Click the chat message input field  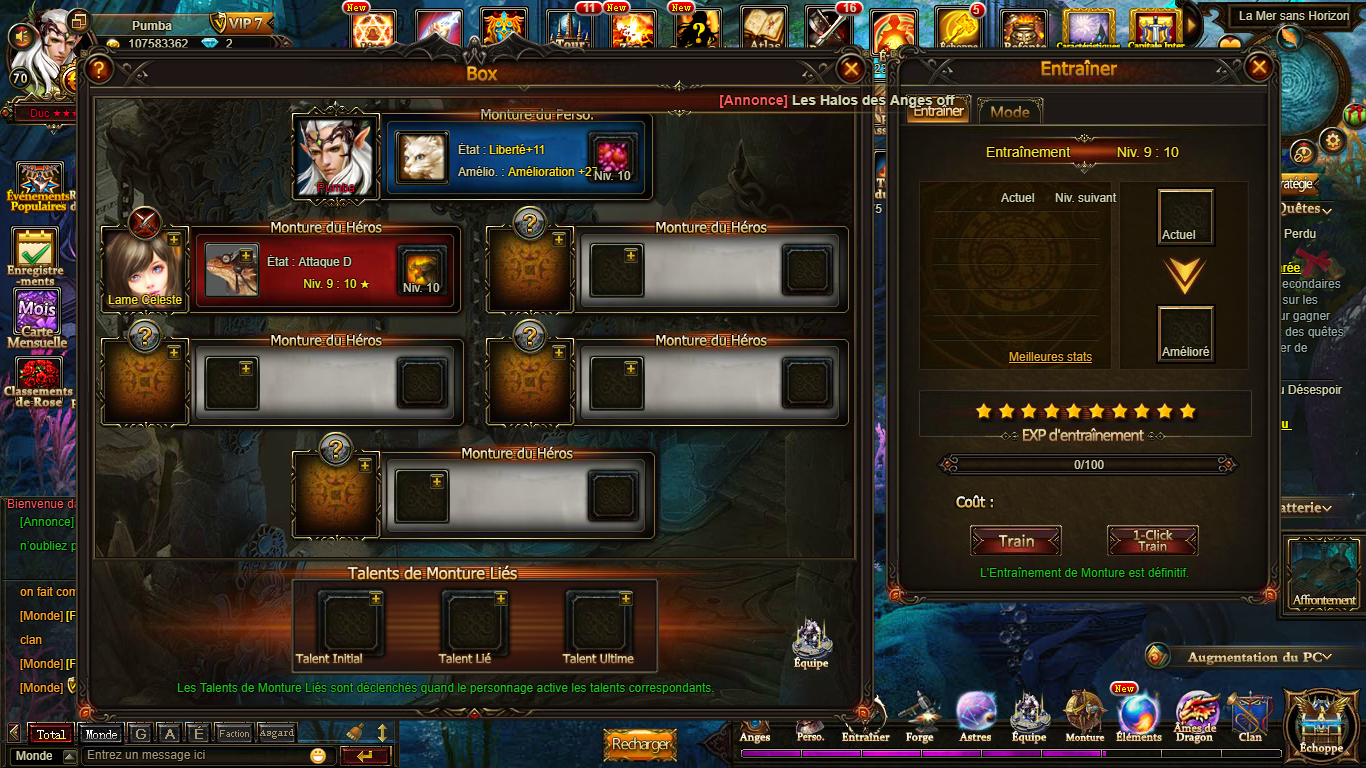coord(195,755)
